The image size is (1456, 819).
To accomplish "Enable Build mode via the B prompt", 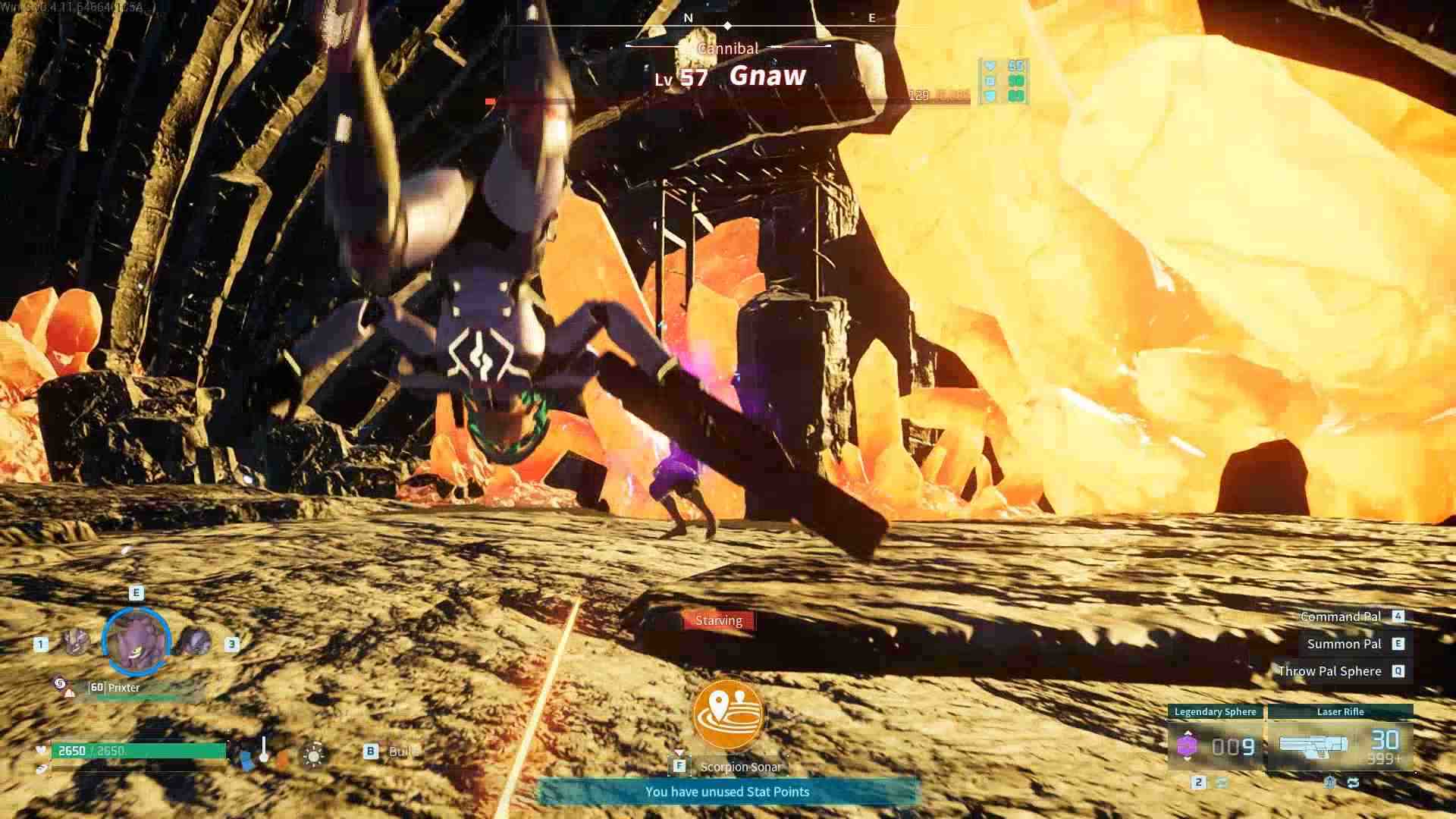I will (x=371, y=751).
